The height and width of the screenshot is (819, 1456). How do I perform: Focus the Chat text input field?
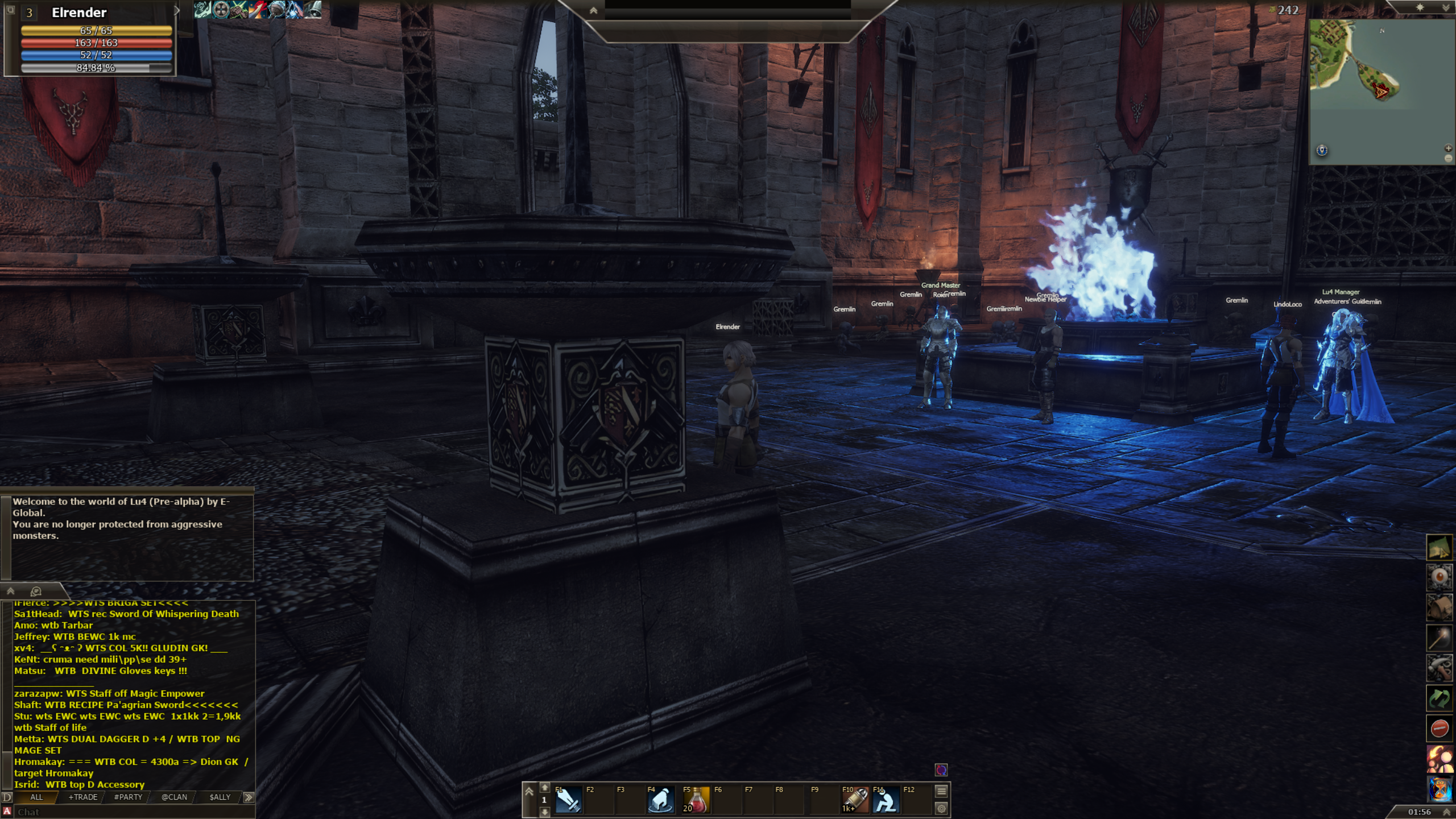(x=131, y=812)
